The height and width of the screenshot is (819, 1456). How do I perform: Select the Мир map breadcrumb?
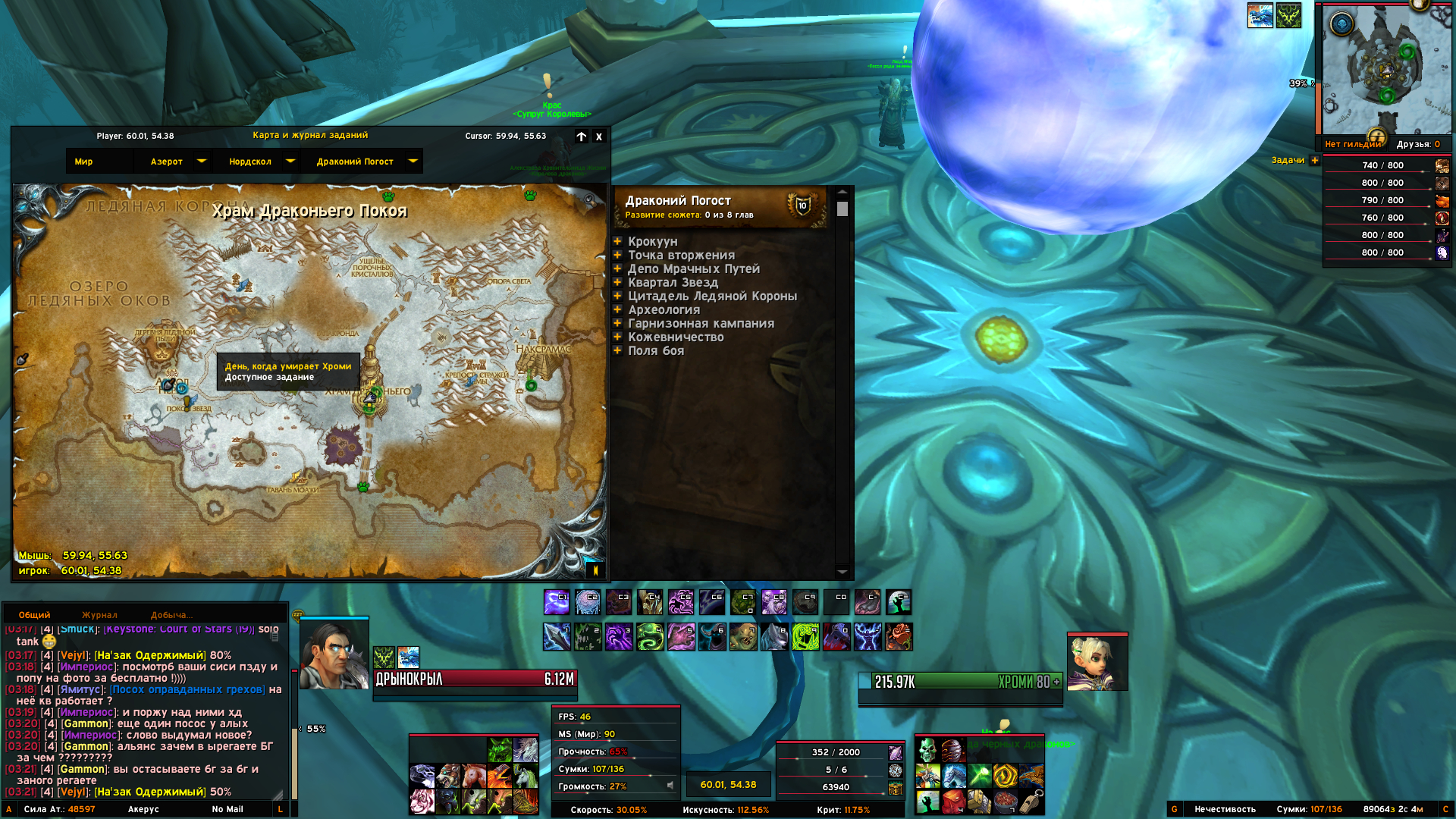(84, 162)
